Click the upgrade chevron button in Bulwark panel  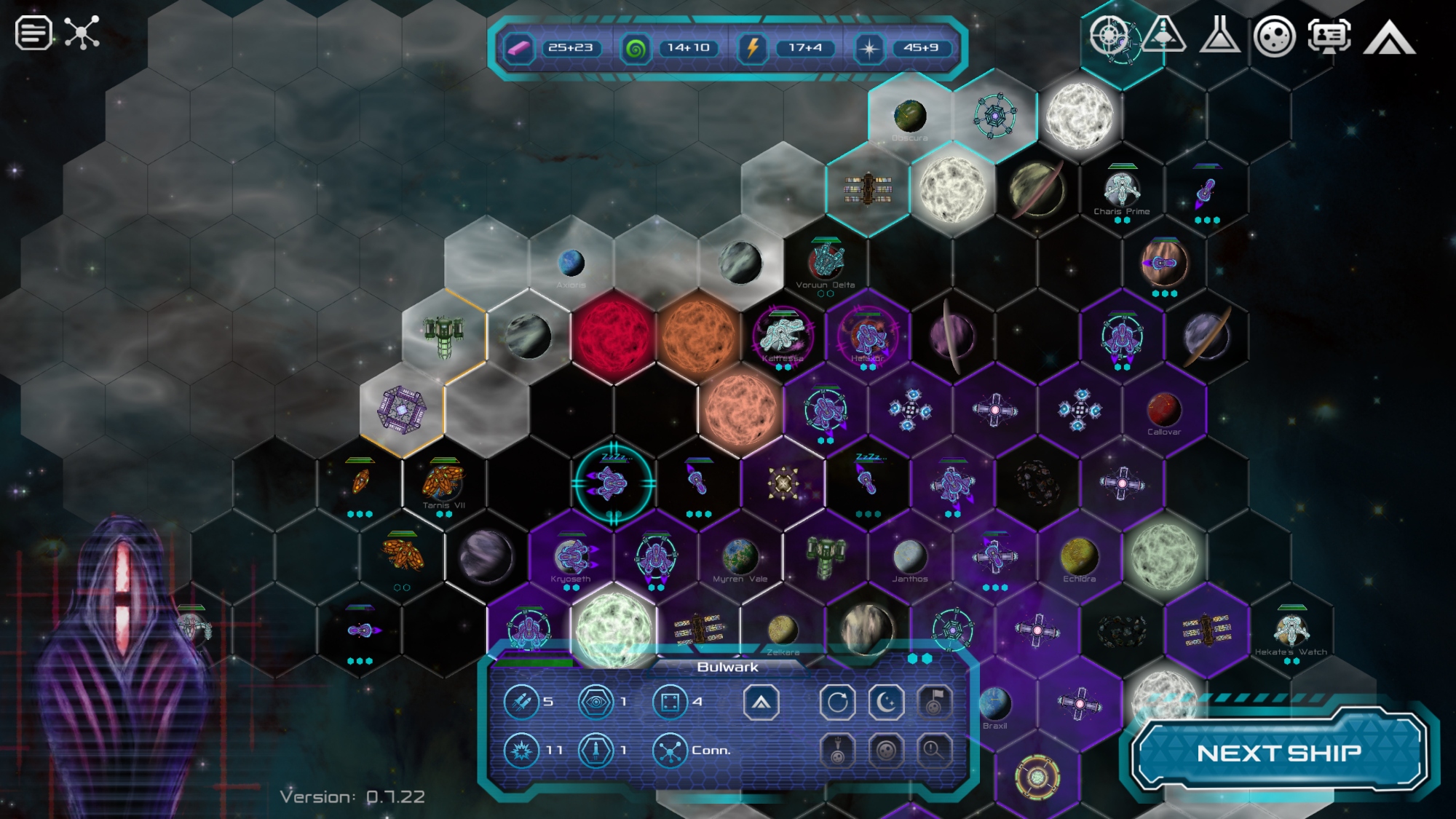coord(761,703)
